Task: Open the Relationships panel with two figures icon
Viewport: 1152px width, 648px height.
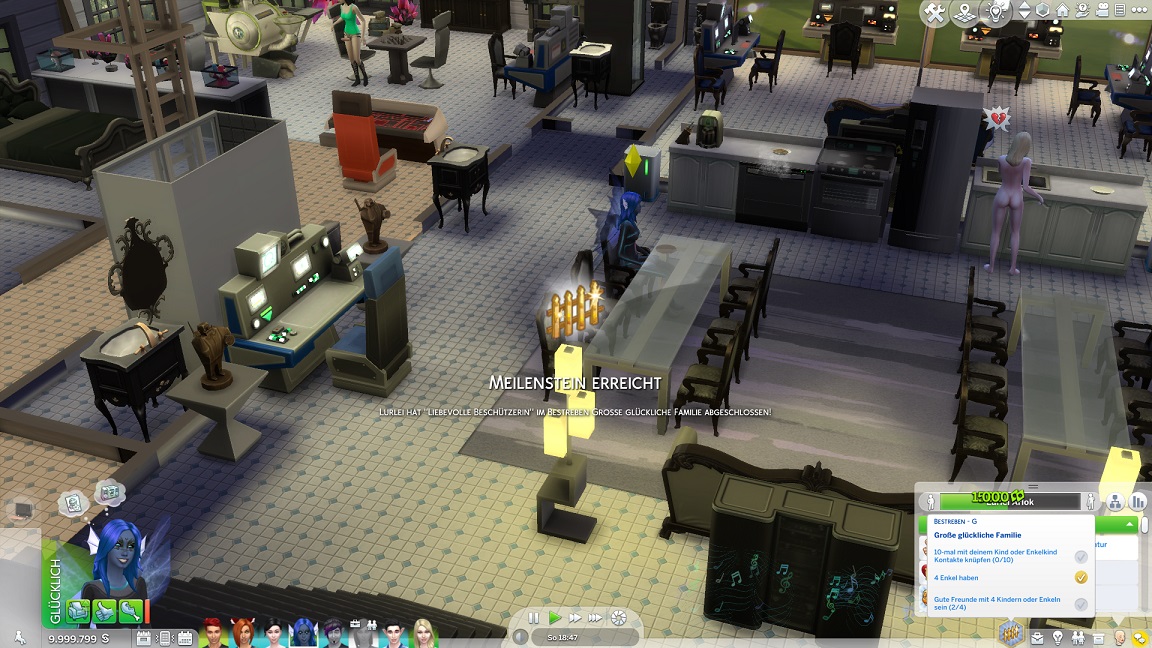Action: pyautogui.click(x=1079, y=636)
